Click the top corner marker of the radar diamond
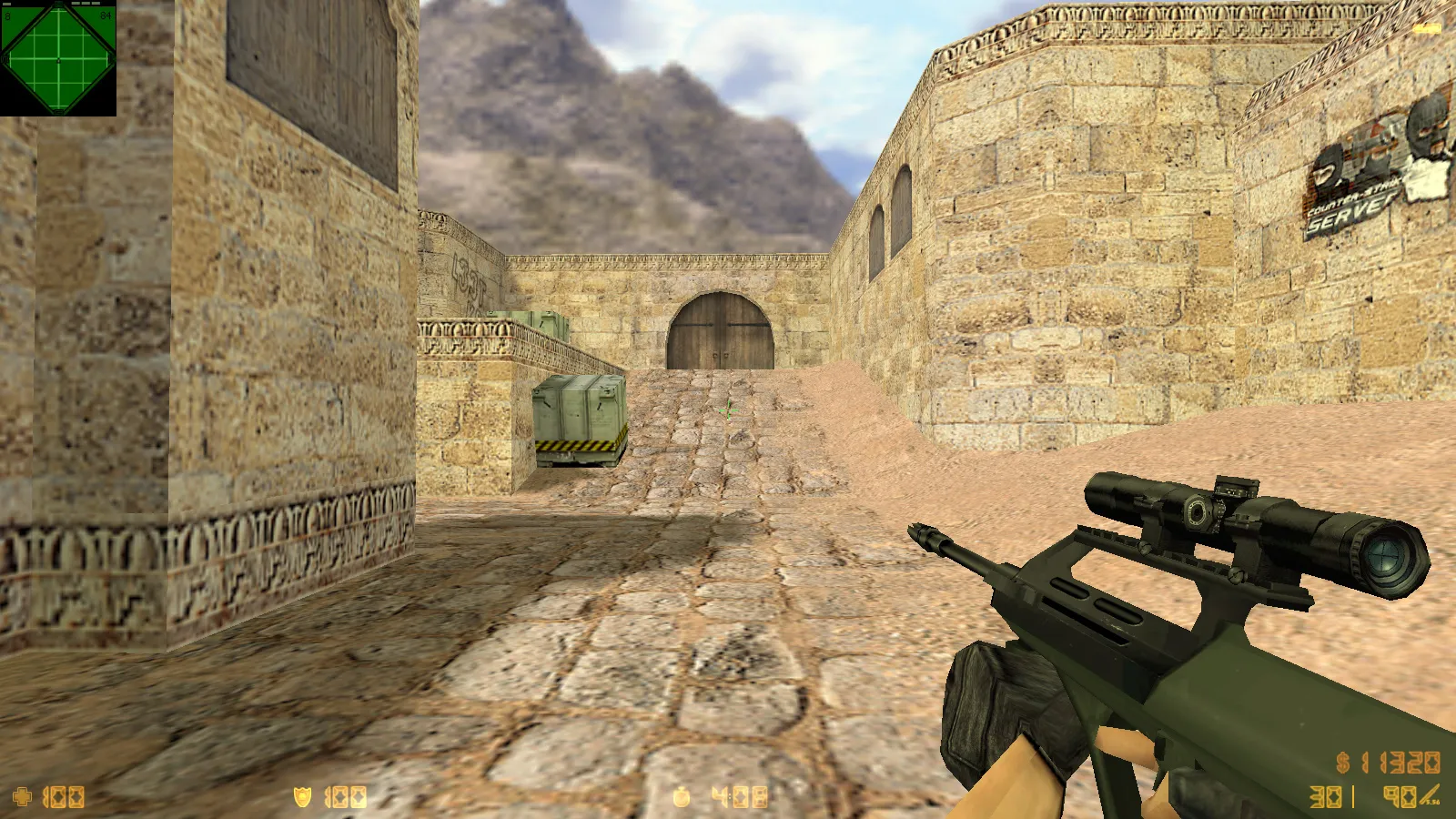This screenshot has height=819, width=1456. [x=58, y=5]
